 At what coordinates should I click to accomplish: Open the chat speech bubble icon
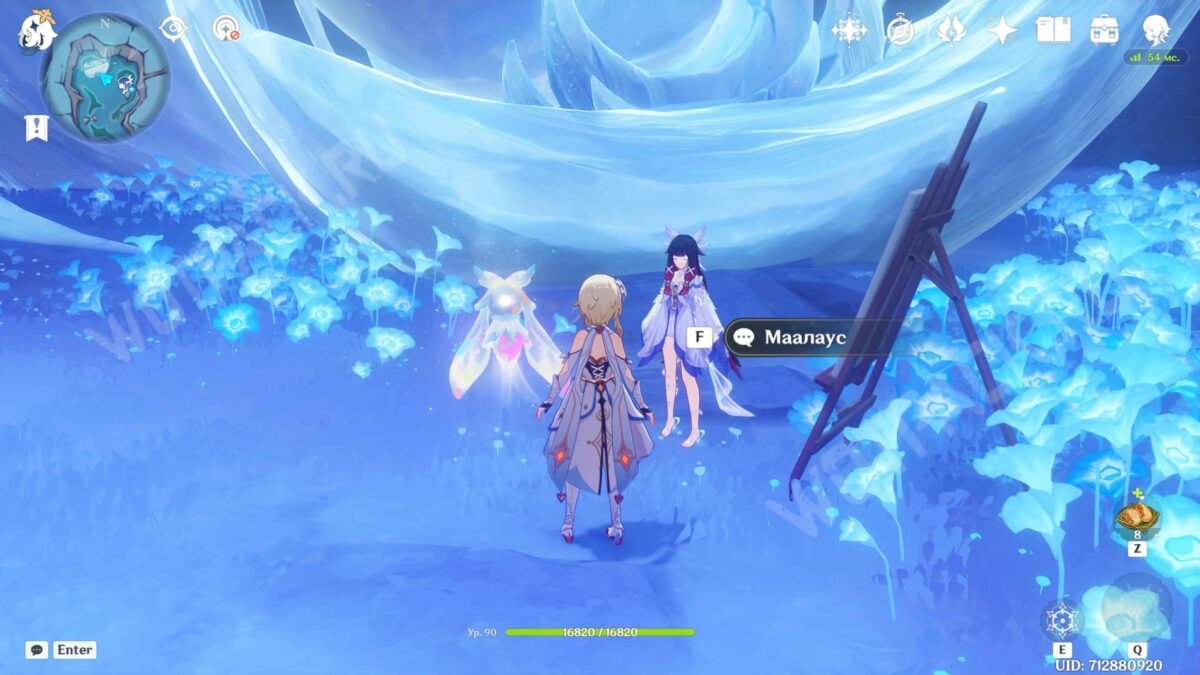(x=37, y=650)
